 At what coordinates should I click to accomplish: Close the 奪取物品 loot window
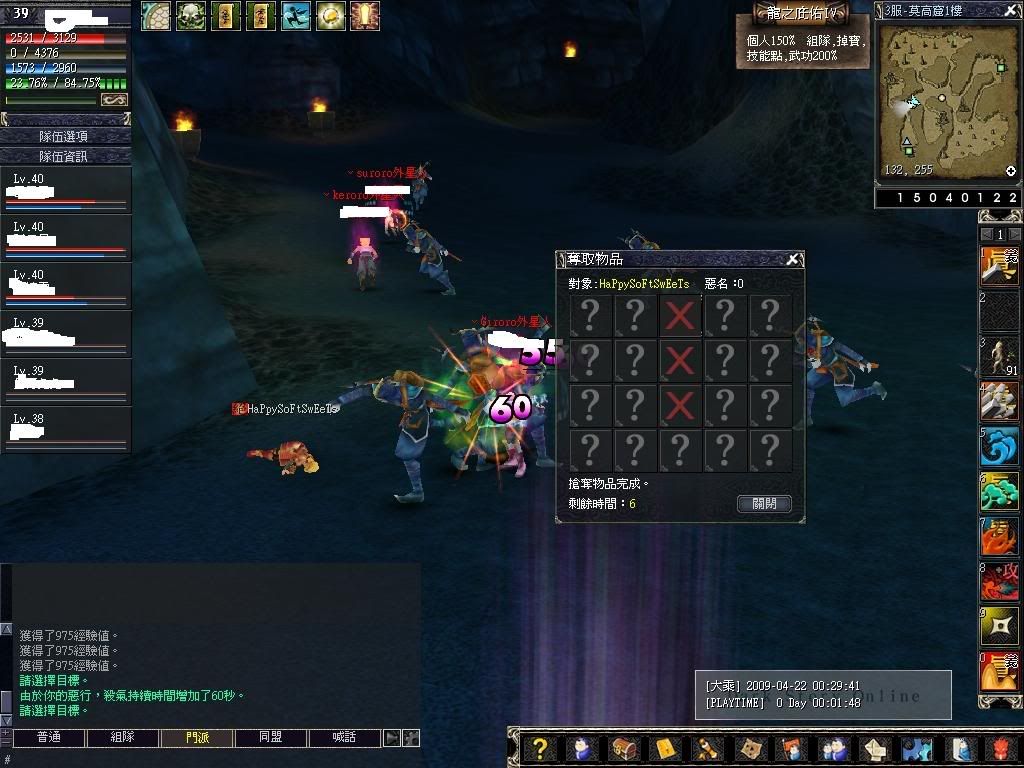(x=793, y=260)
